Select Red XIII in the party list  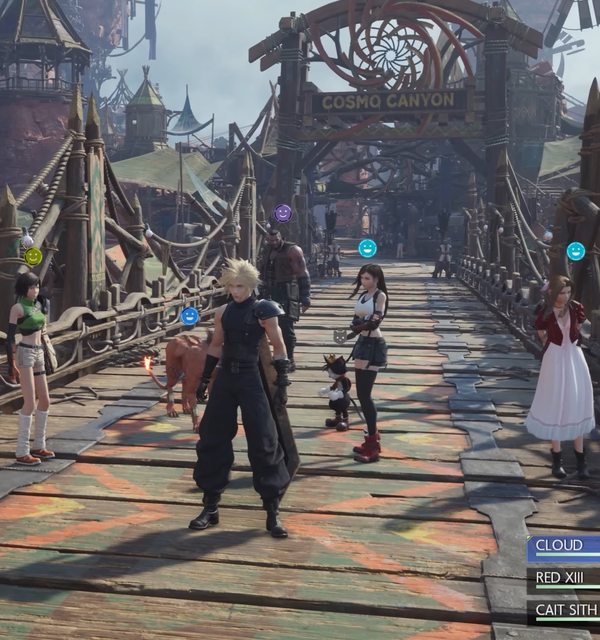click(x=564, y=578)
